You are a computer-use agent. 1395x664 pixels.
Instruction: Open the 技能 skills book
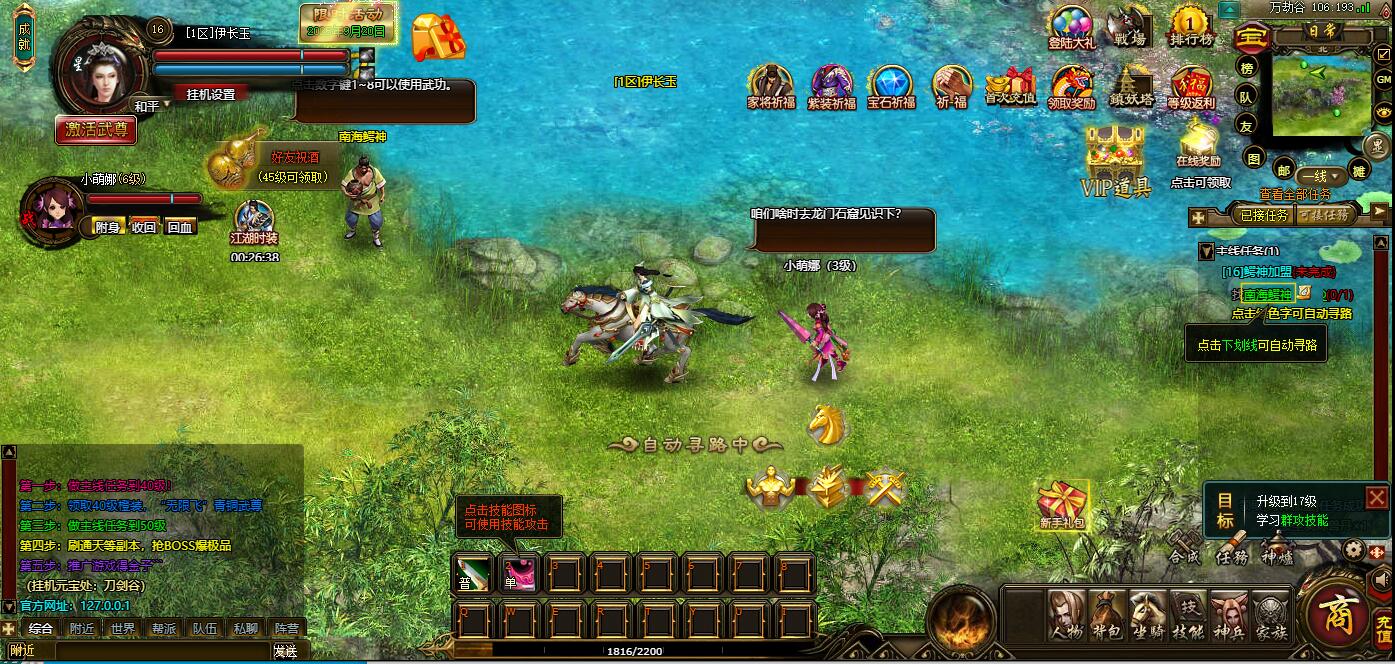tap(1188, 617)
